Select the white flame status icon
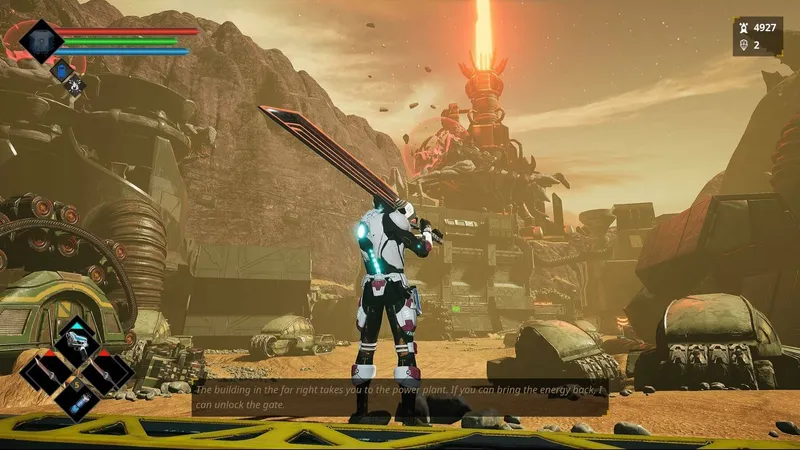Screen dimensions: 800x450 tap(74, 83)
